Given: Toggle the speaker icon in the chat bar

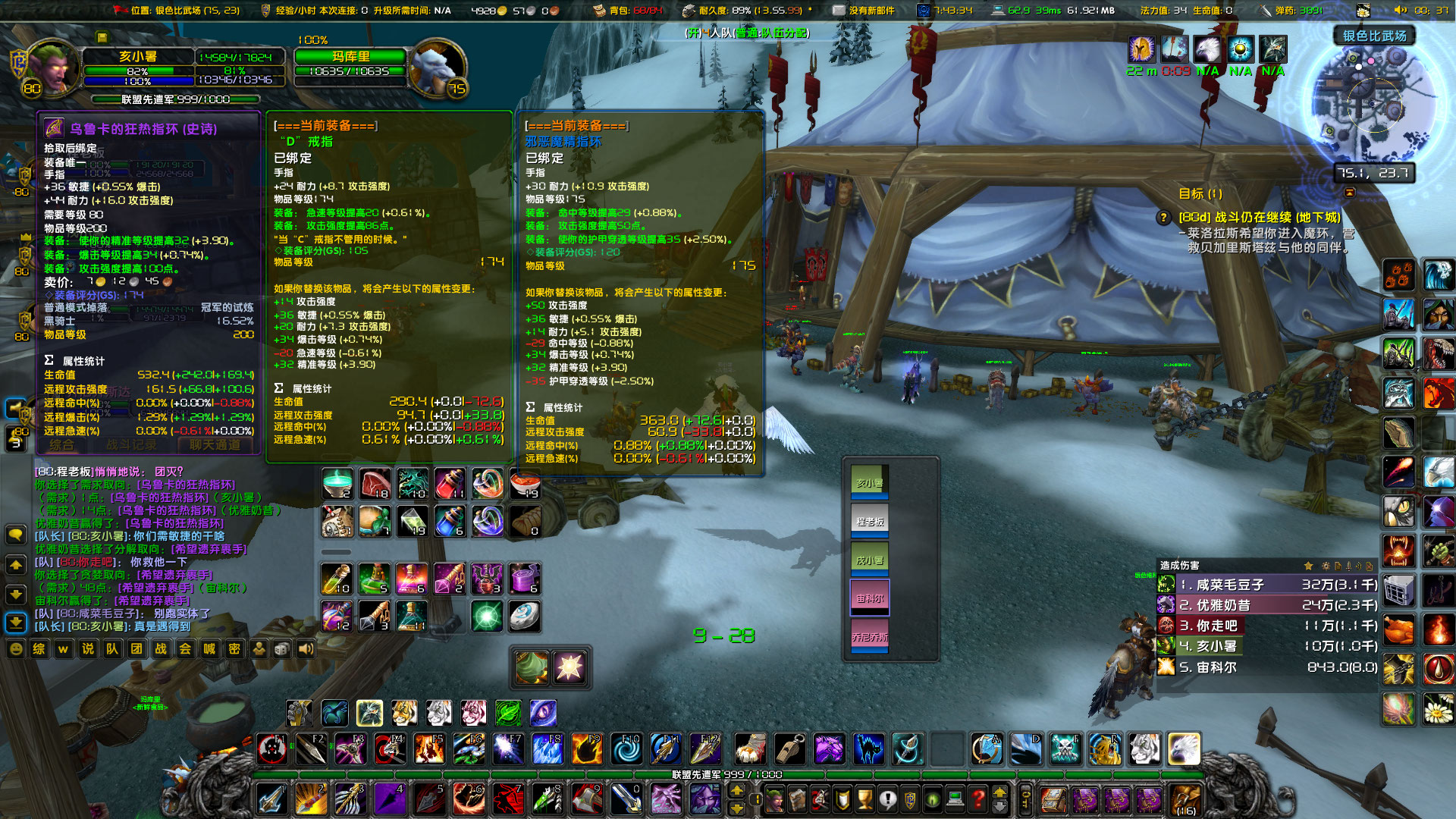Looking at the screenshot, I should click(306, 650).
